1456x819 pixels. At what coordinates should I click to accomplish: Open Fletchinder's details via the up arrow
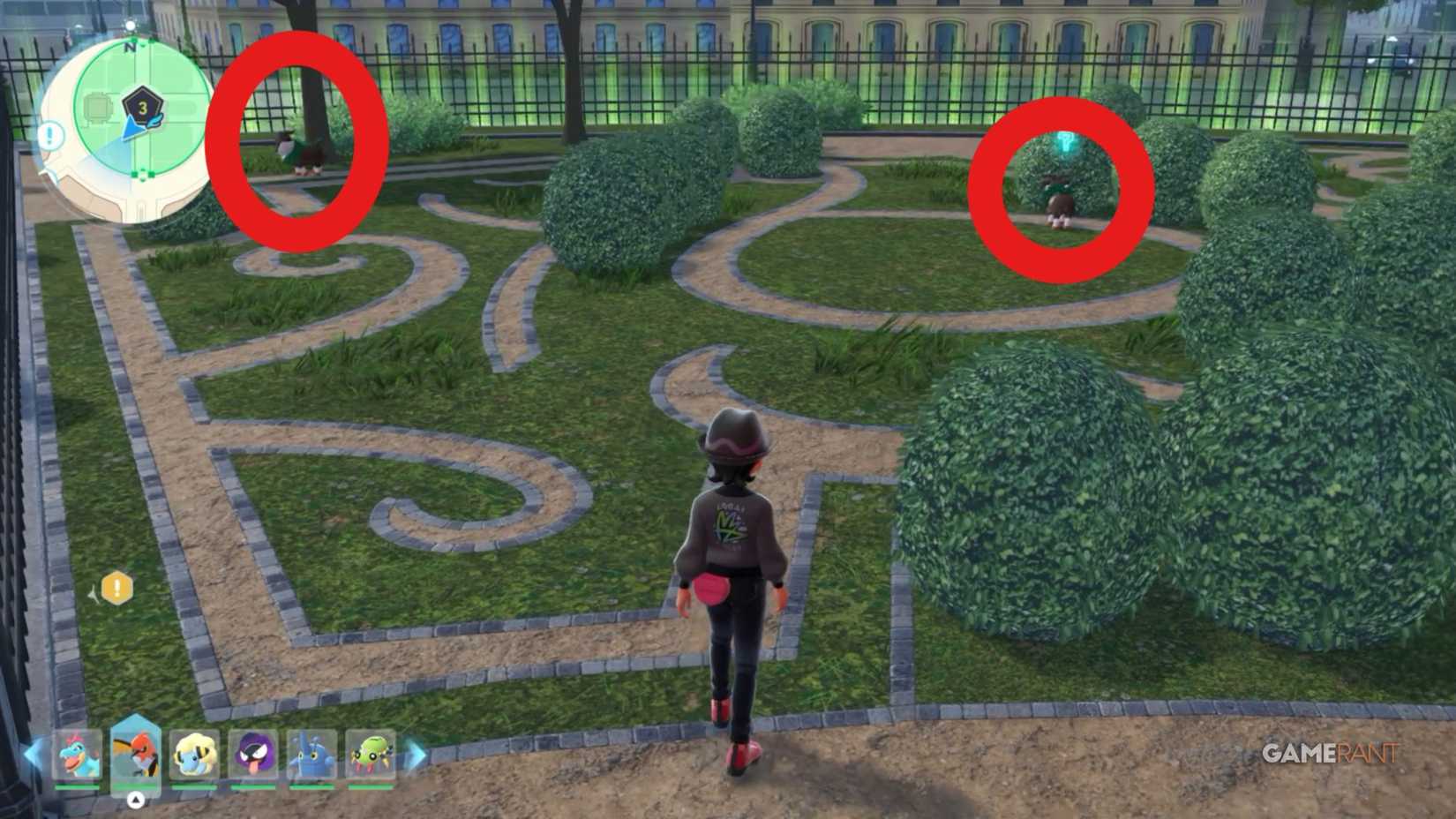click(134, 798)
